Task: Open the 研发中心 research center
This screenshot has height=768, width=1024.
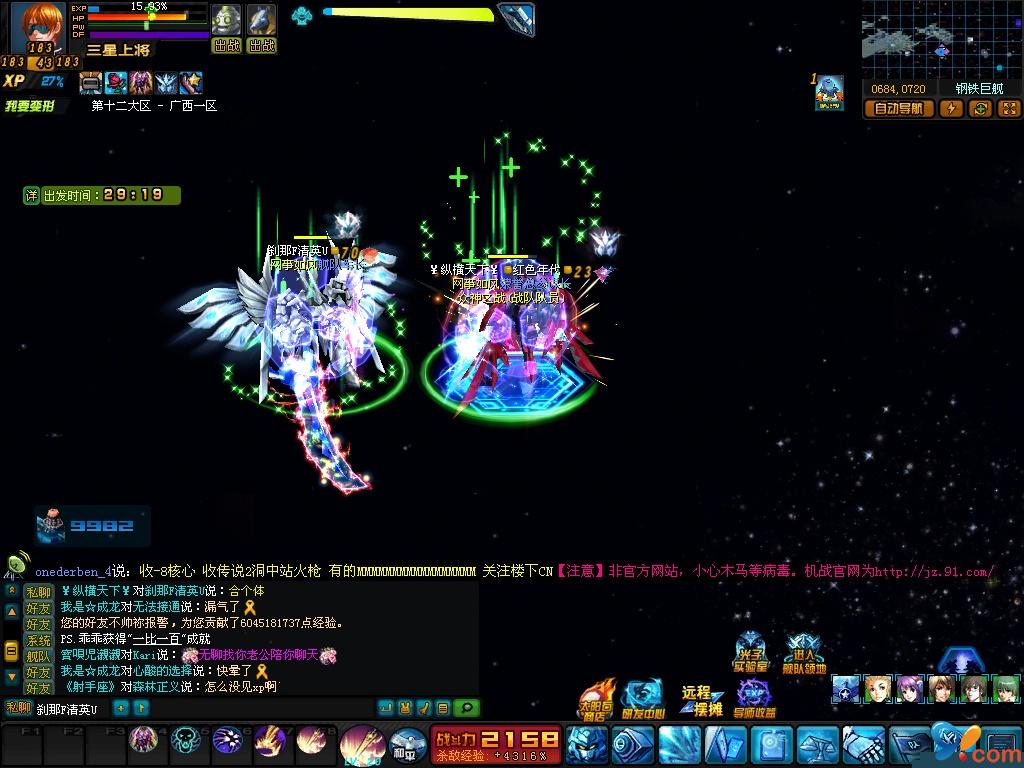Action: 642,699
